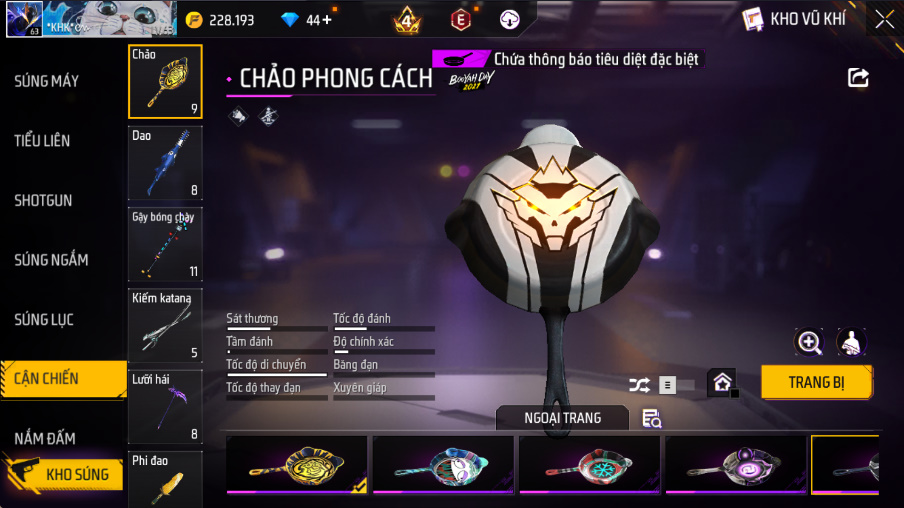Choose the Gậy bóng chày weapon

pyautogui.click(x=165, y=243)
